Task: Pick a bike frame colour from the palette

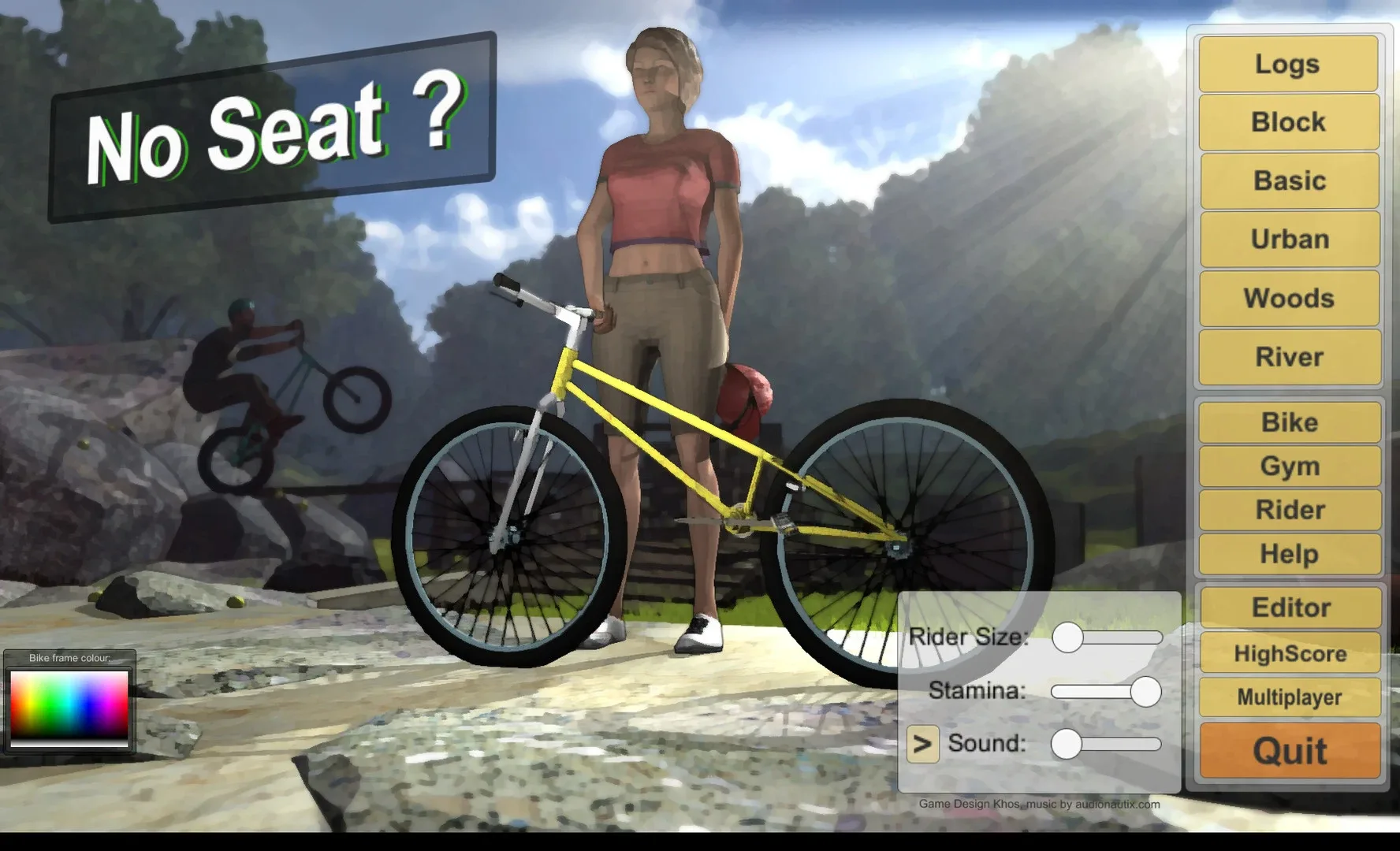Action: [x=69, y=708]
